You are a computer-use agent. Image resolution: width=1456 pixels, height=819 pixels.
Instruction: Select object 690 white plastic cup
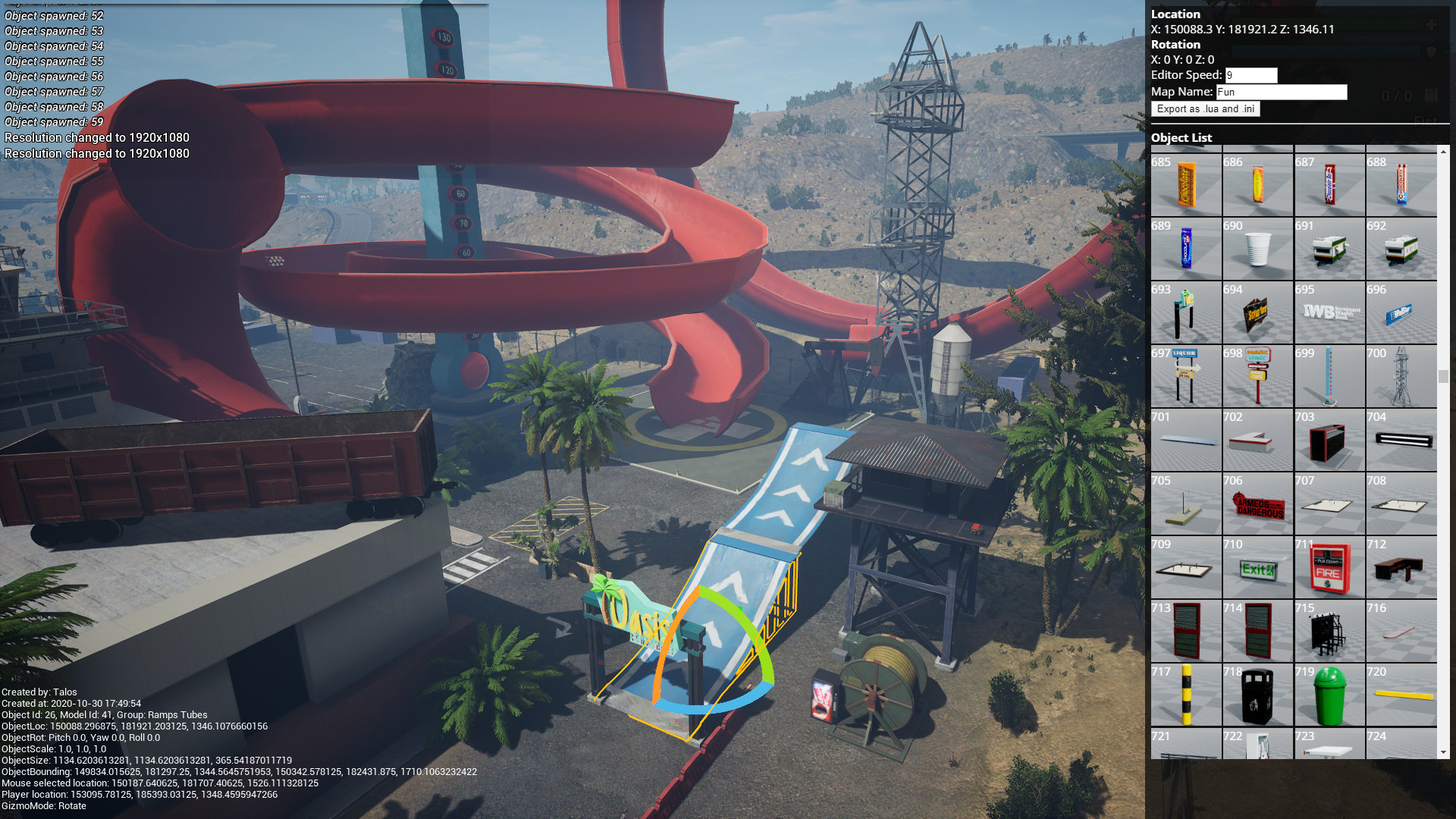[1257, 249]
